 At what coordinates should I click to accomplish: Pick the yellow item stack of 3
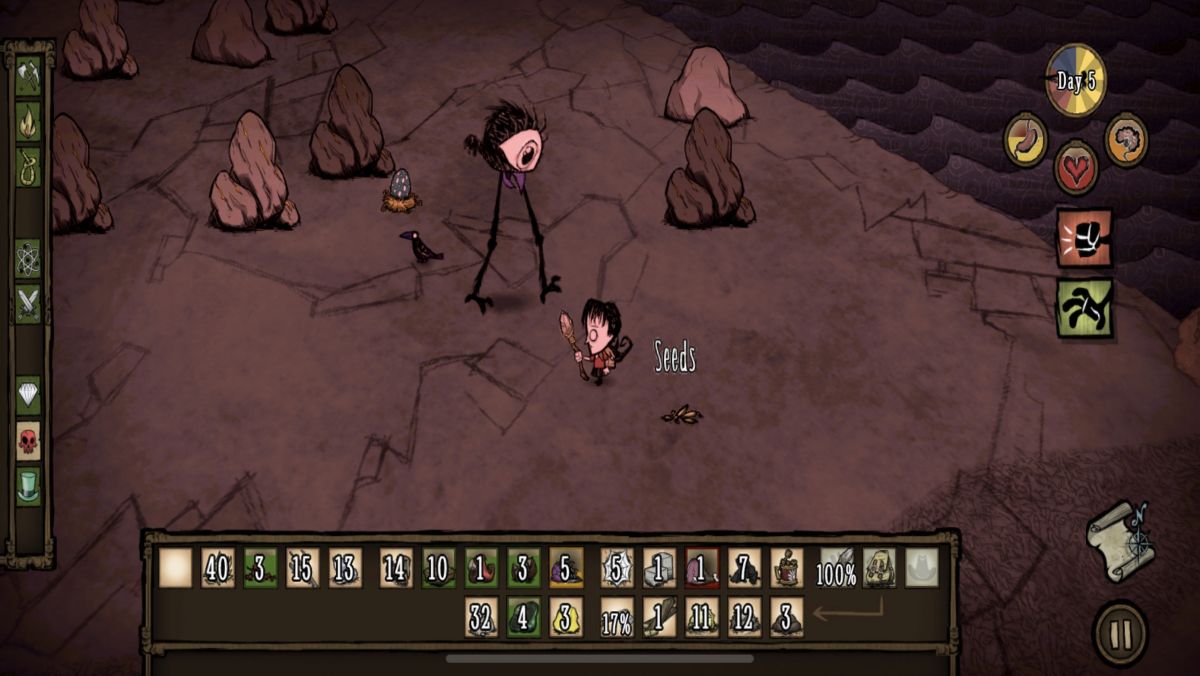click(x=566, y=618)
